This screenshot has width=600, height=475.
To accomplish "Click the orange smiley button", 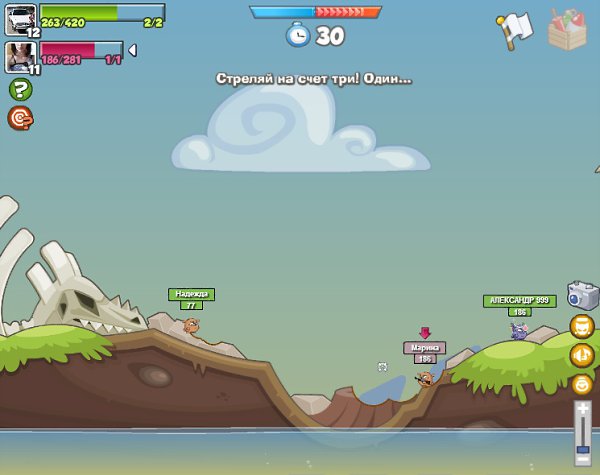I will click(582, 383).
